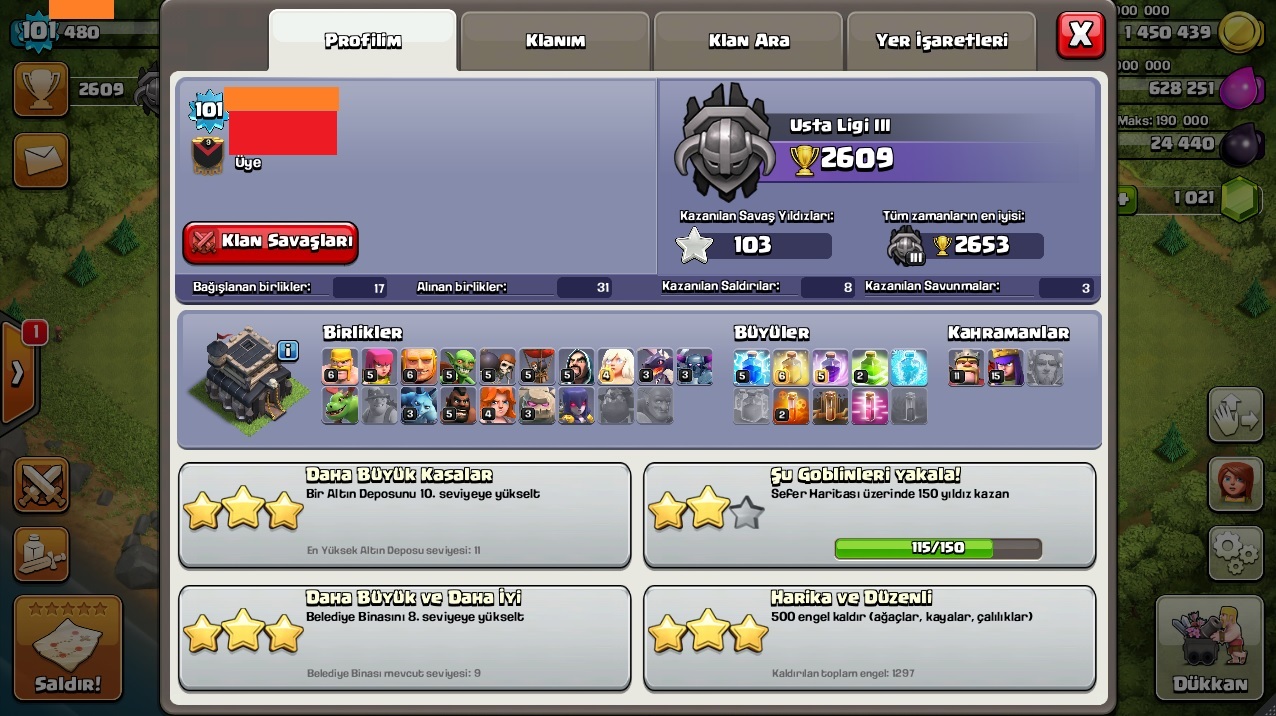Open Klan Savaşları button
Screen dimensions: 1276x716
[x=270, y=242]
